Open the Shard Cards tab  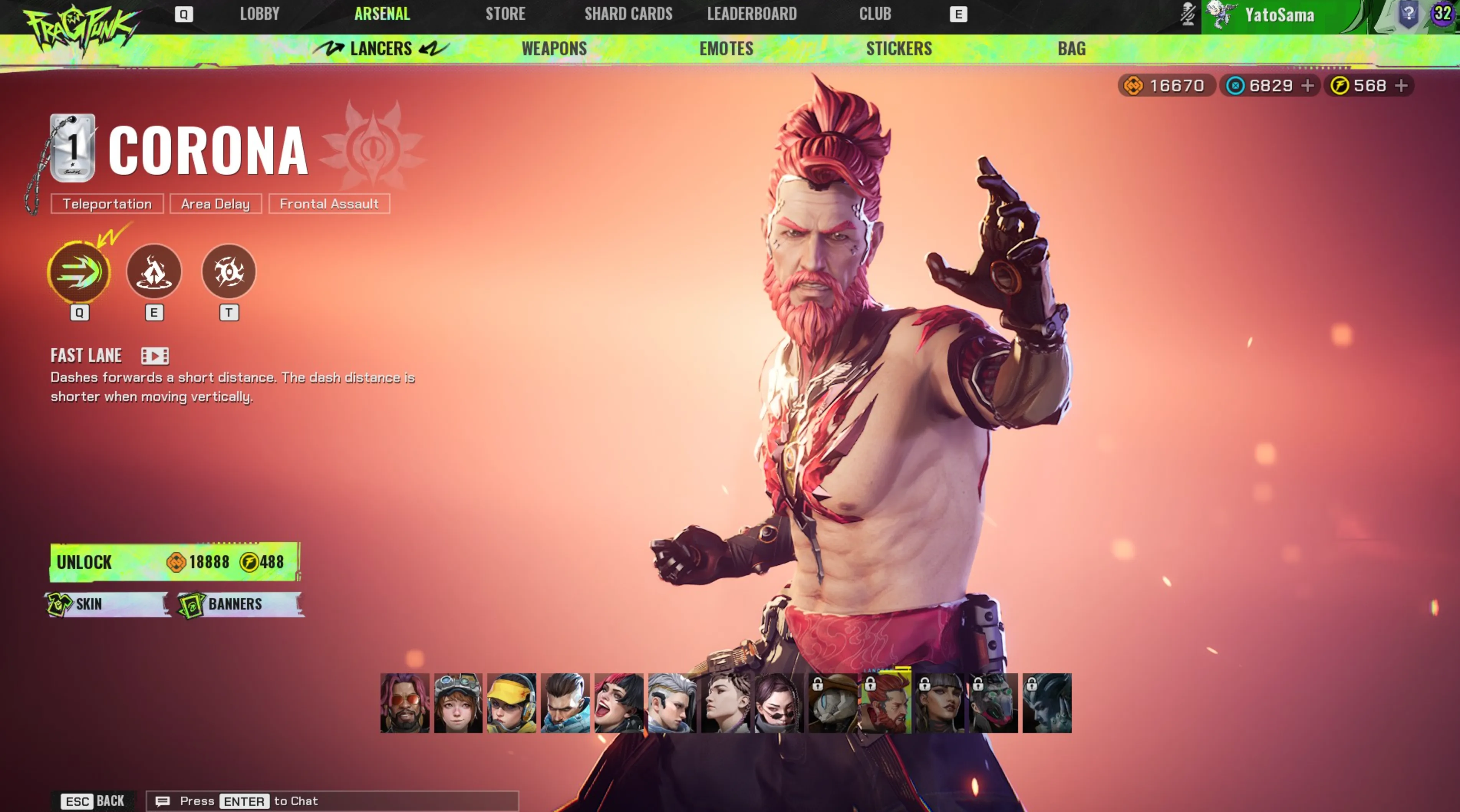628,14
